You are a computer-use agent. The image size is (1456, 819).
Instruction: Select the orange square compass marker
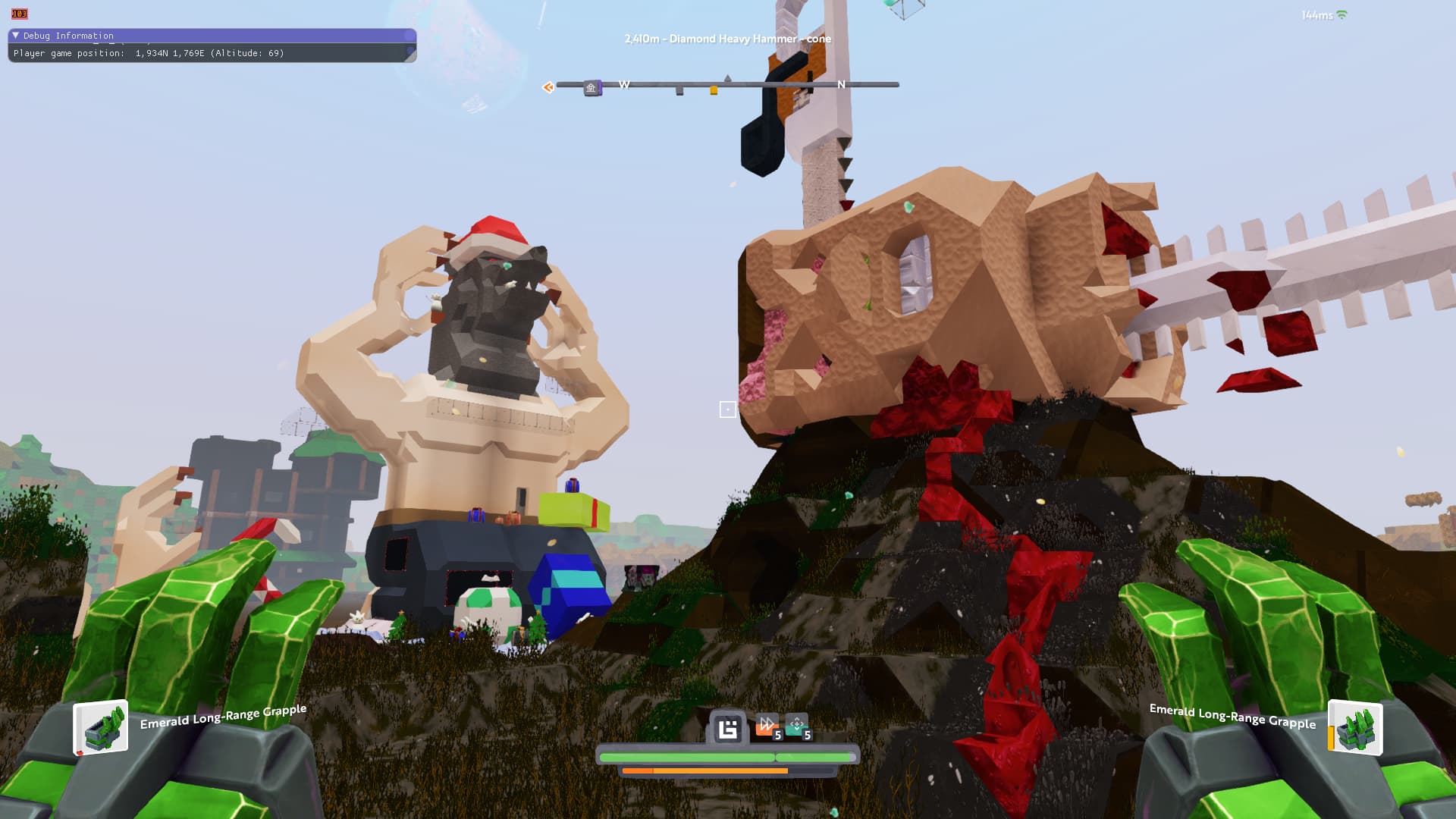(714, 91)
